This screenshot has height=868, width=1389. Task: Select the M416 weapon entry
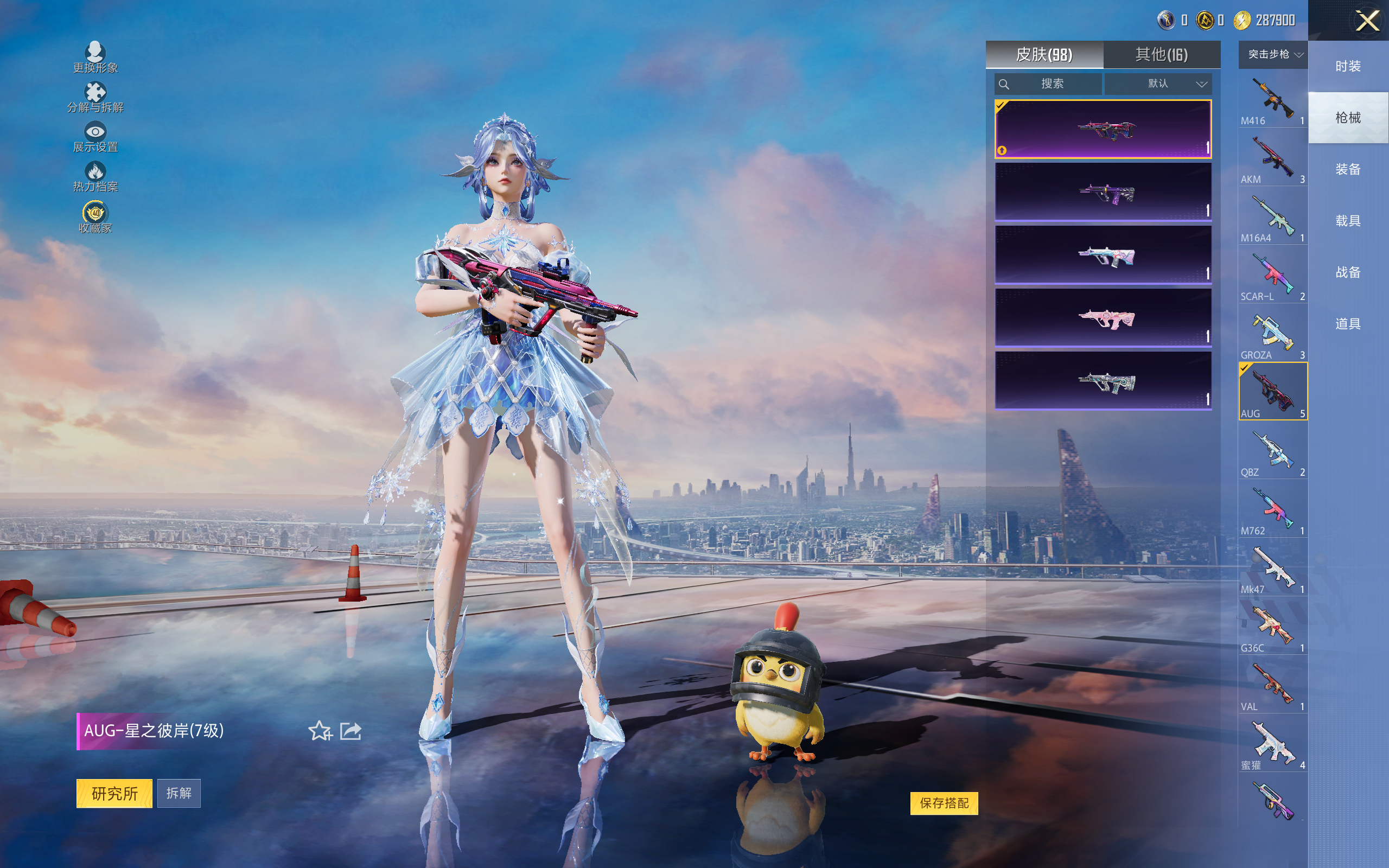pos(1272,101)
